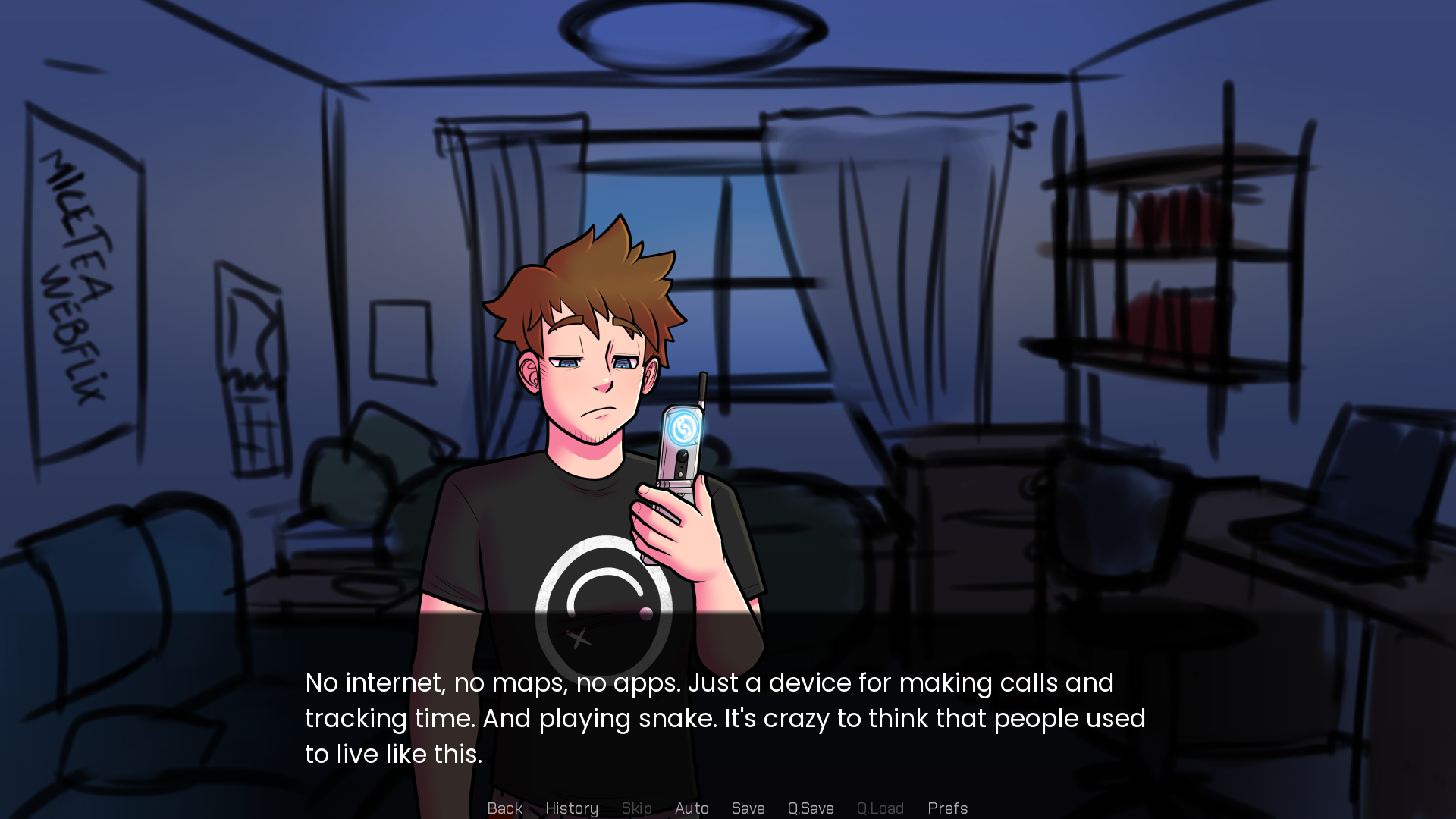
Task: Toggle Auto mode for automatic text advance
Action: 692,808
